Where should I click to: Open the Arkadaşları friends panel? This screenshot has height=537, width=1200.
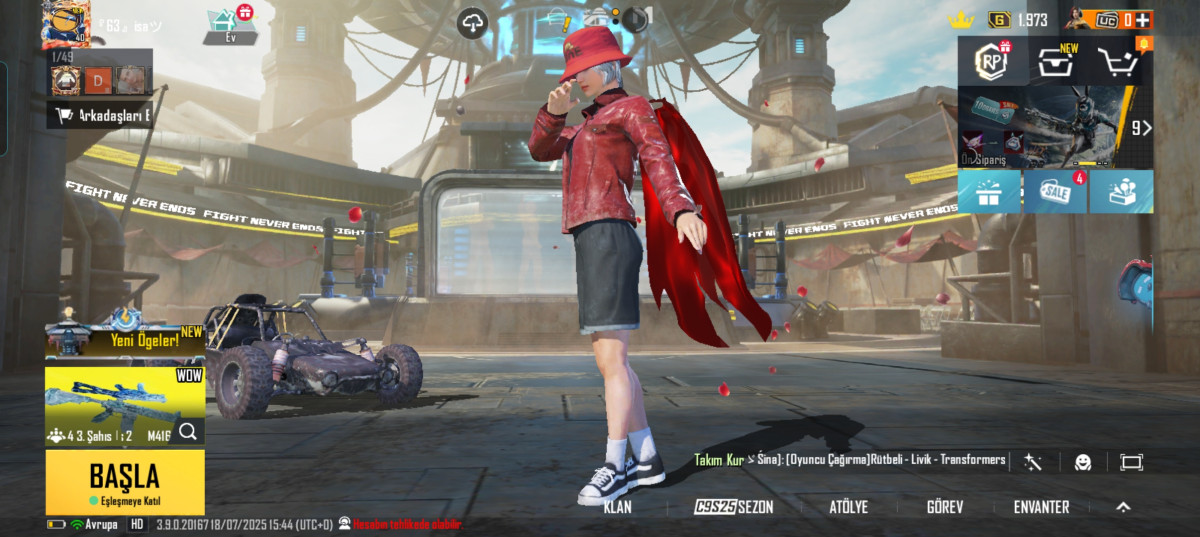(101, 116)
